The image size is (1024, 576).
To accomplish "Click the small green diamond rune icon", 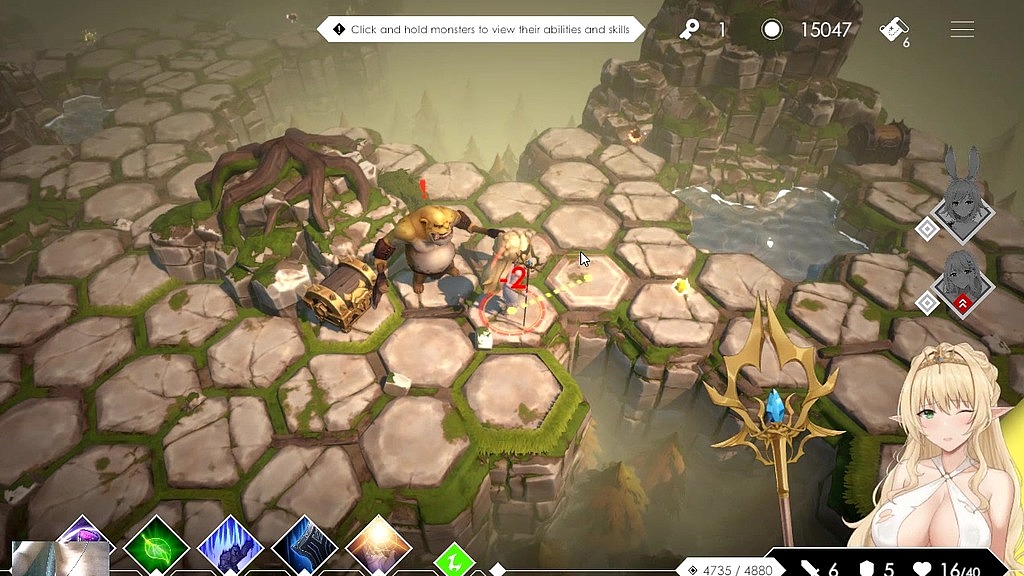I will click(453, 558).
